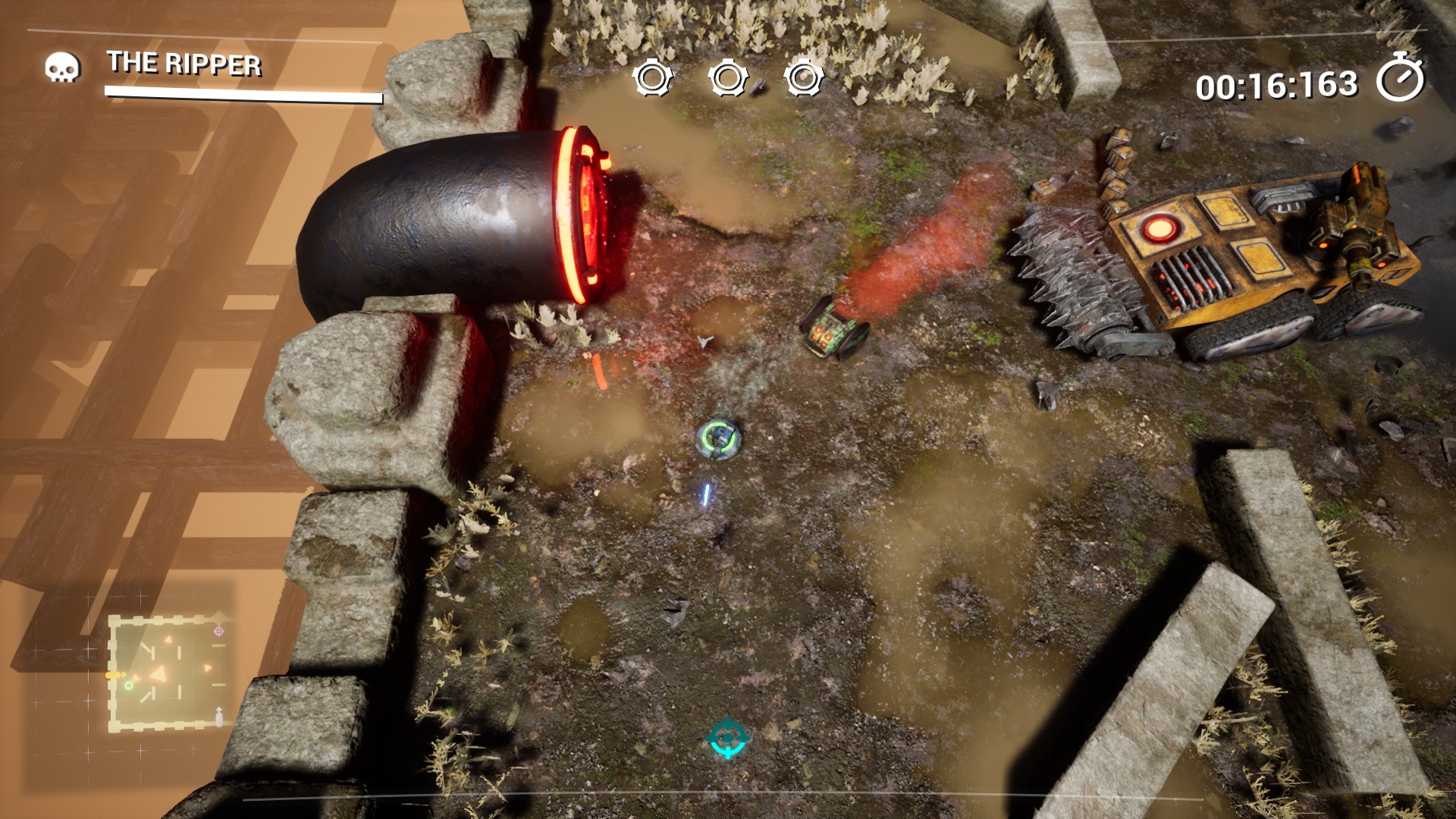Click the stopwatch icon next to the timer
Image resolution: width=1456 pixels, height=819 pixels.
click(1400, 79)
